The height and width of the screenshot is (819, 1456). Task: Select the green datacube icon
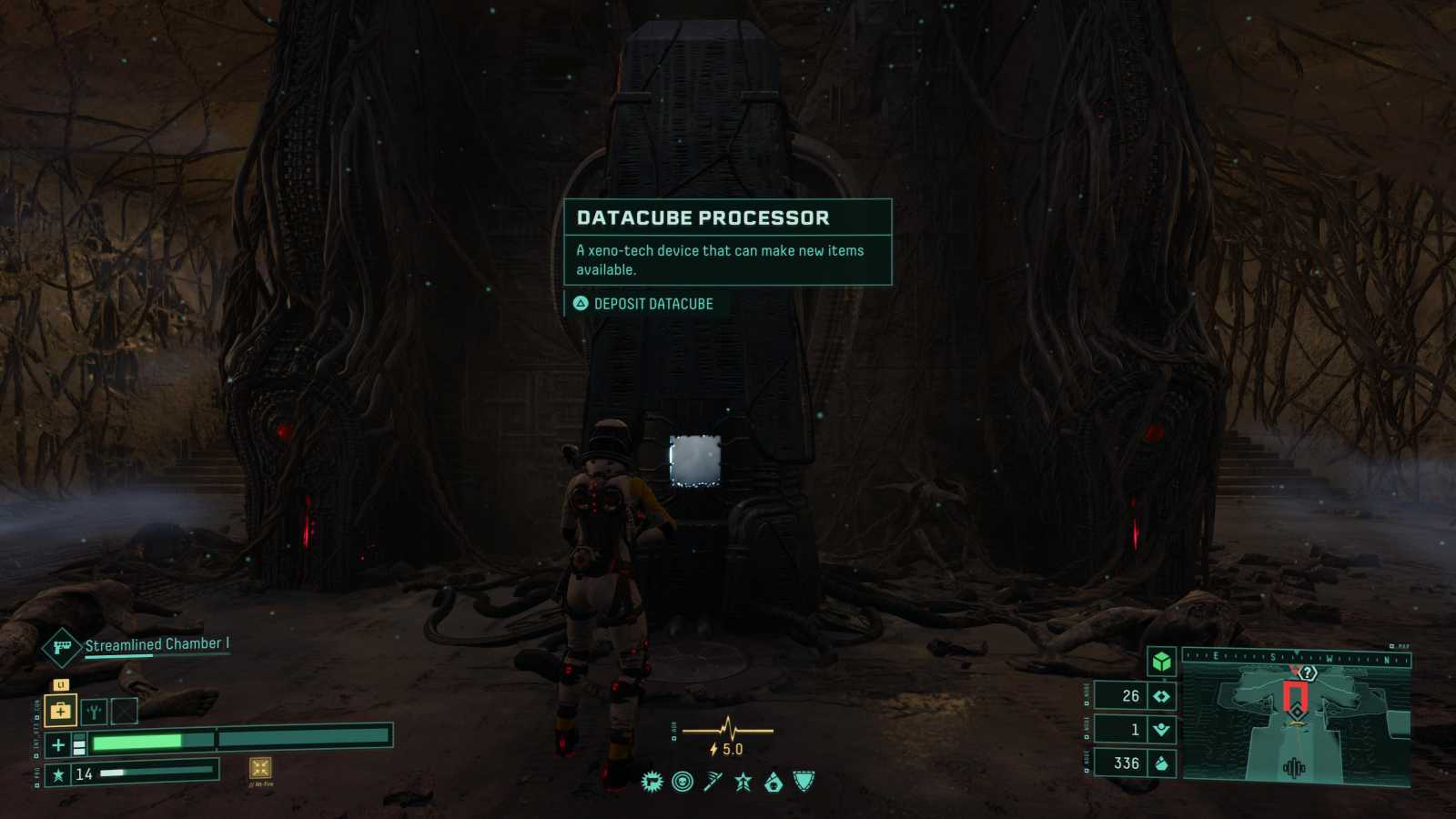[1161, 662]
